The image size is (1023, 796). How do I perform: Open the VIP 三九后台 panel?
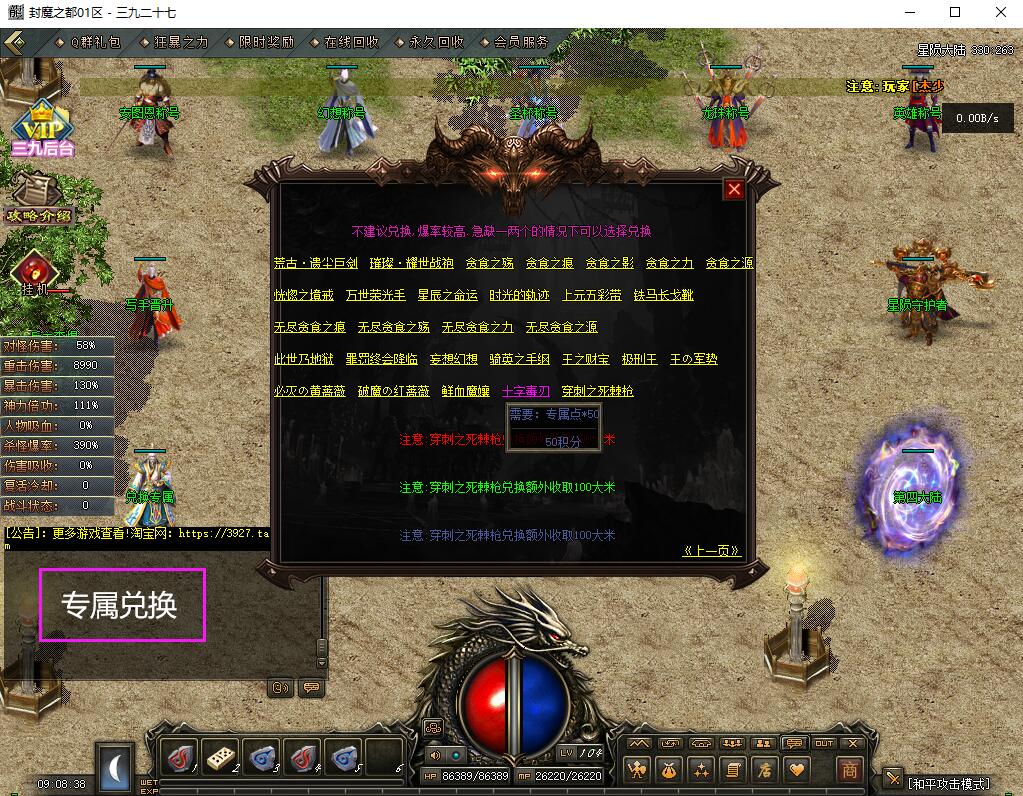coord(43,128)
